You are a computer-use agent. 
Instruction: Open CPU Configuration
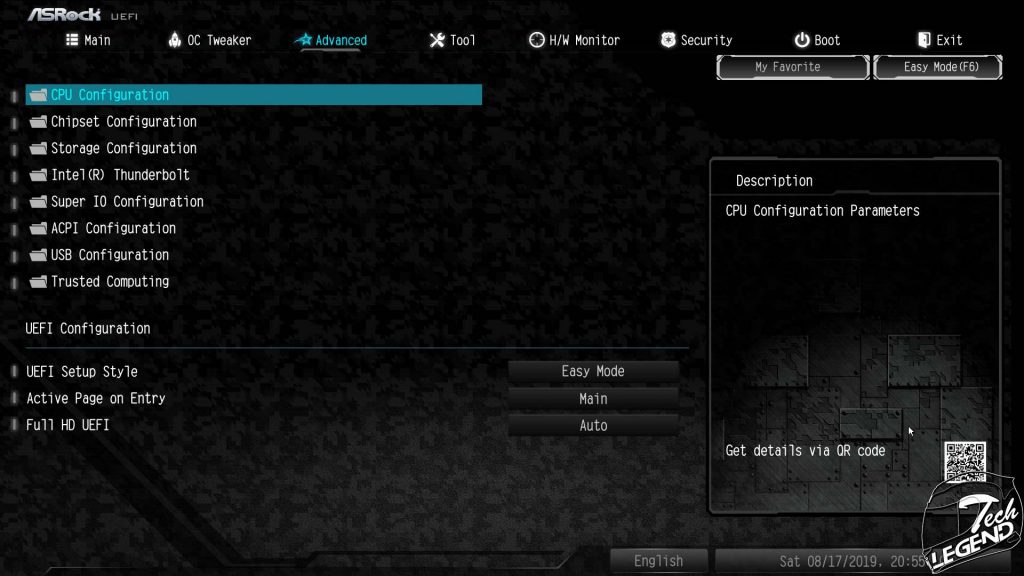pyautogui.click(x=110, y=95)
